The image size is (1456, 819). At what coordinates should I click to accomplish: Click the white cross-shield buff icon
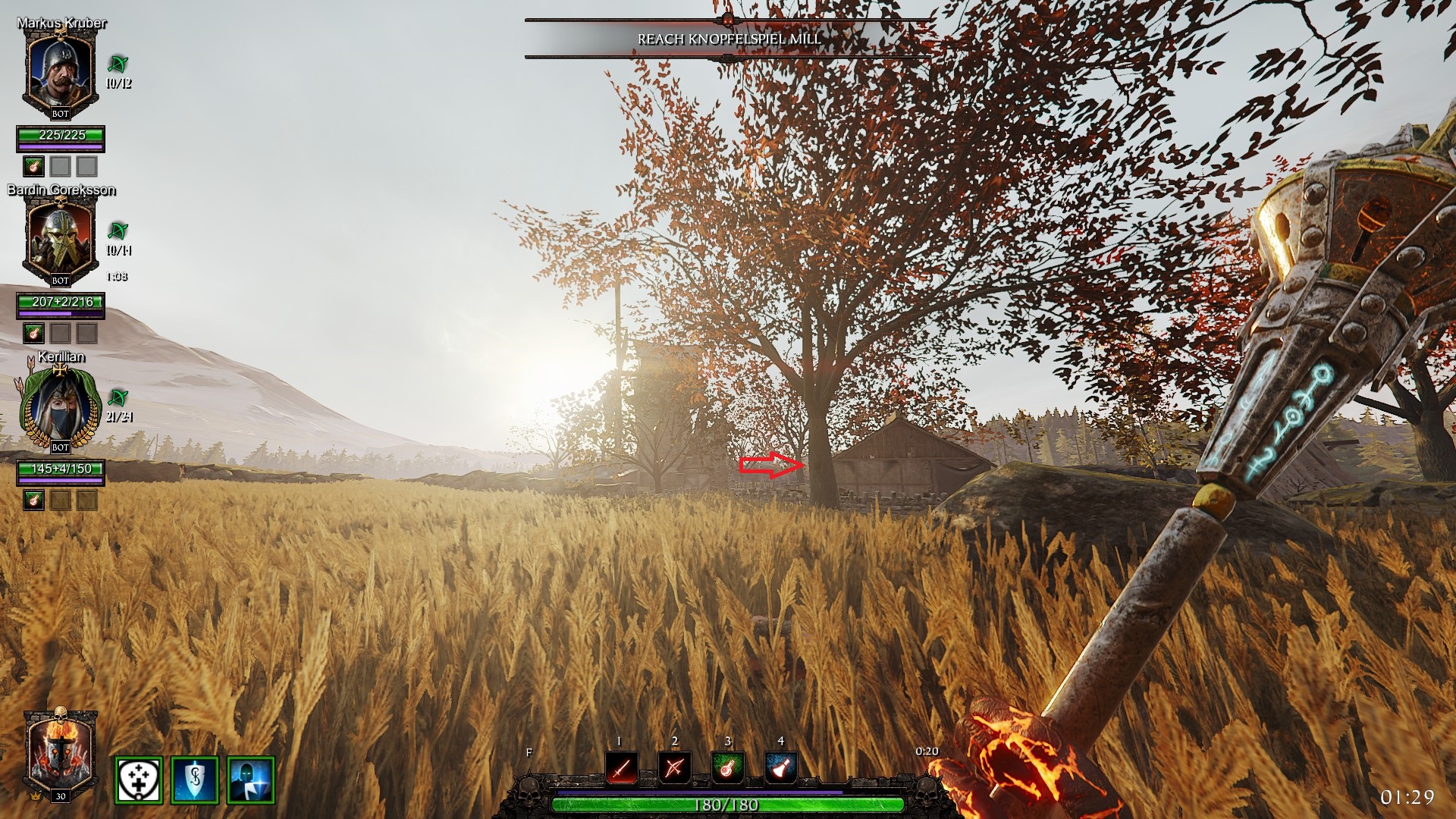click(x=139, y=780)
